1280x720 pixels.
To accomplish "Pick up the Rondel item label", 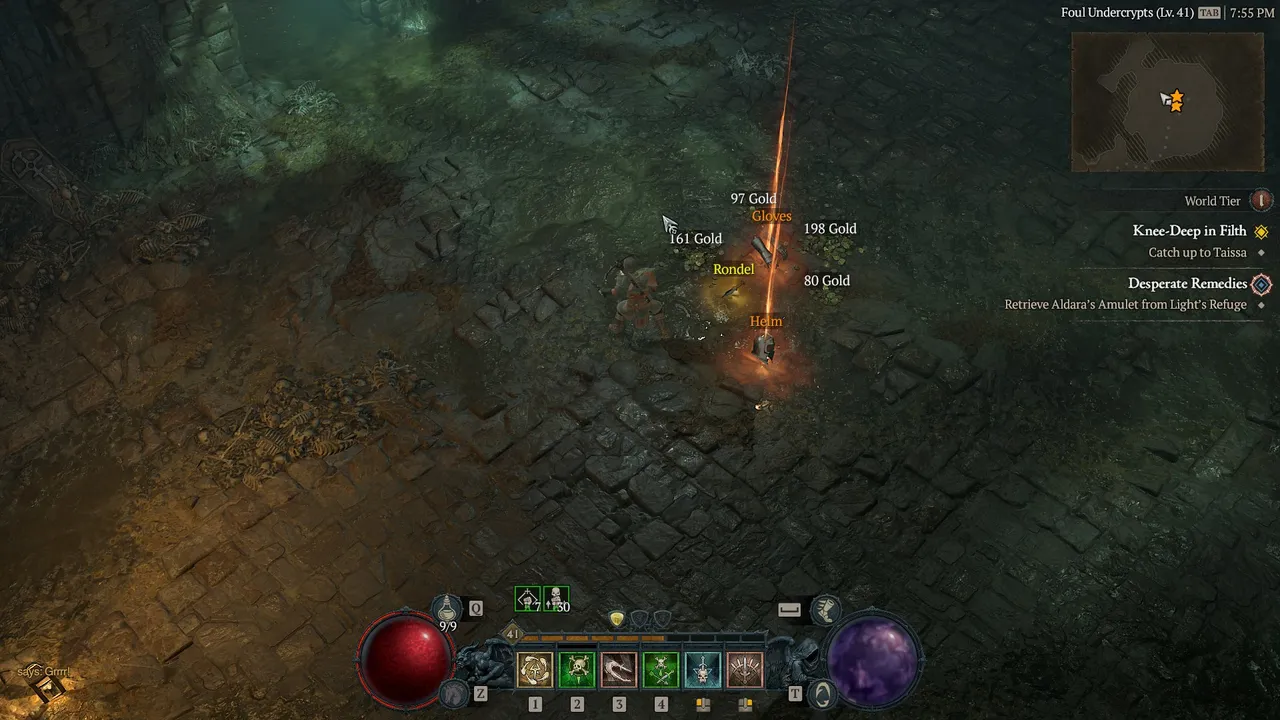I will (x=733, y=269).
